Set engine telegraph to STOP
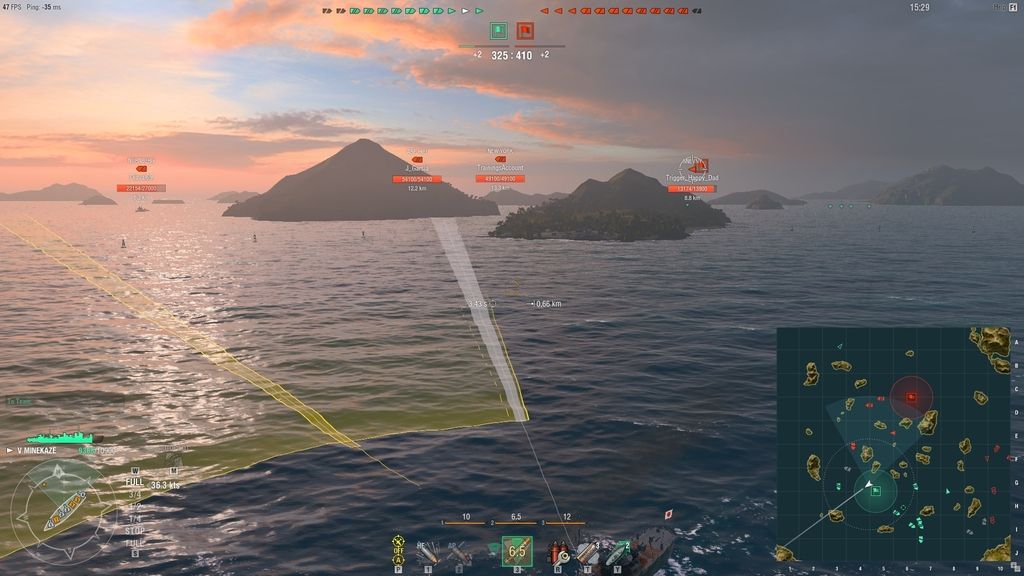Screen dimensions: 1024x576 tap(134, 532)
